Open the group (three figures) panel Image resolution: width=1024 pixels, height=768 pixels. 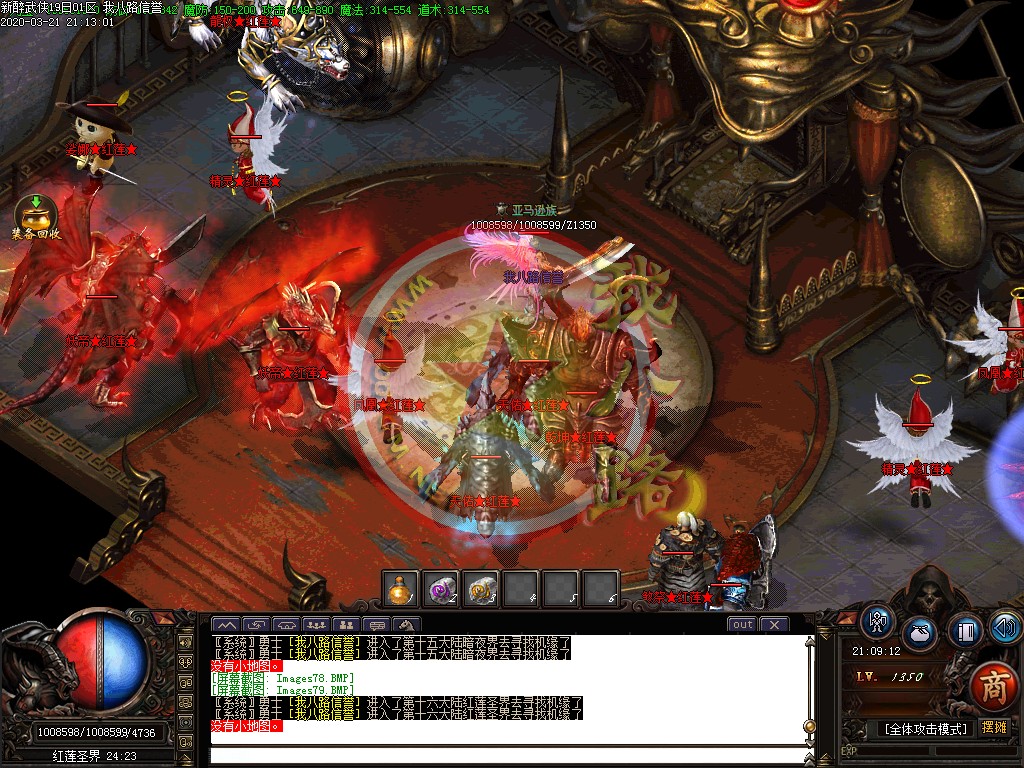(318, 626)
